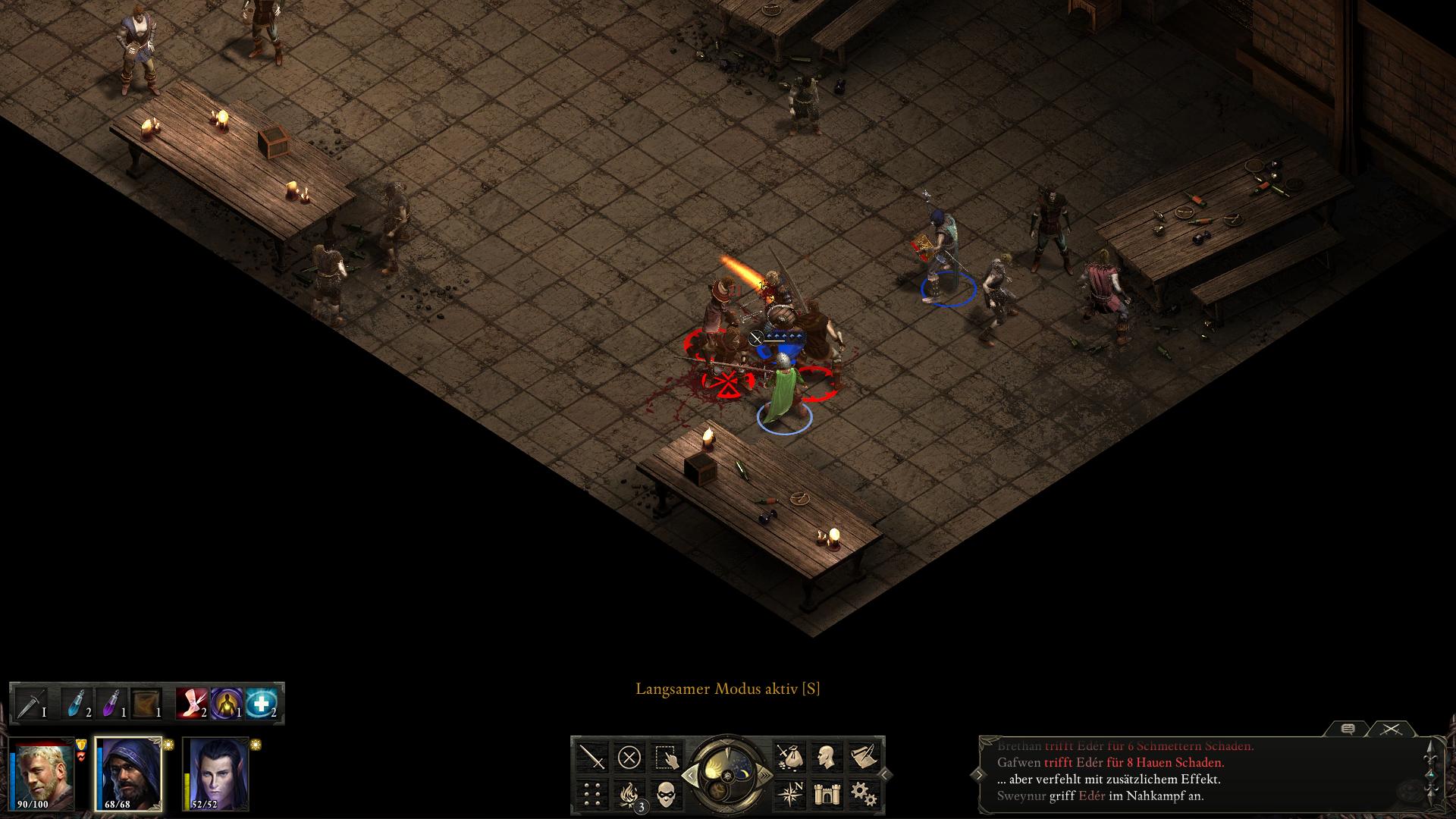Open options with the gears icon
The image size is (1456, 819).
click(863, 794)
